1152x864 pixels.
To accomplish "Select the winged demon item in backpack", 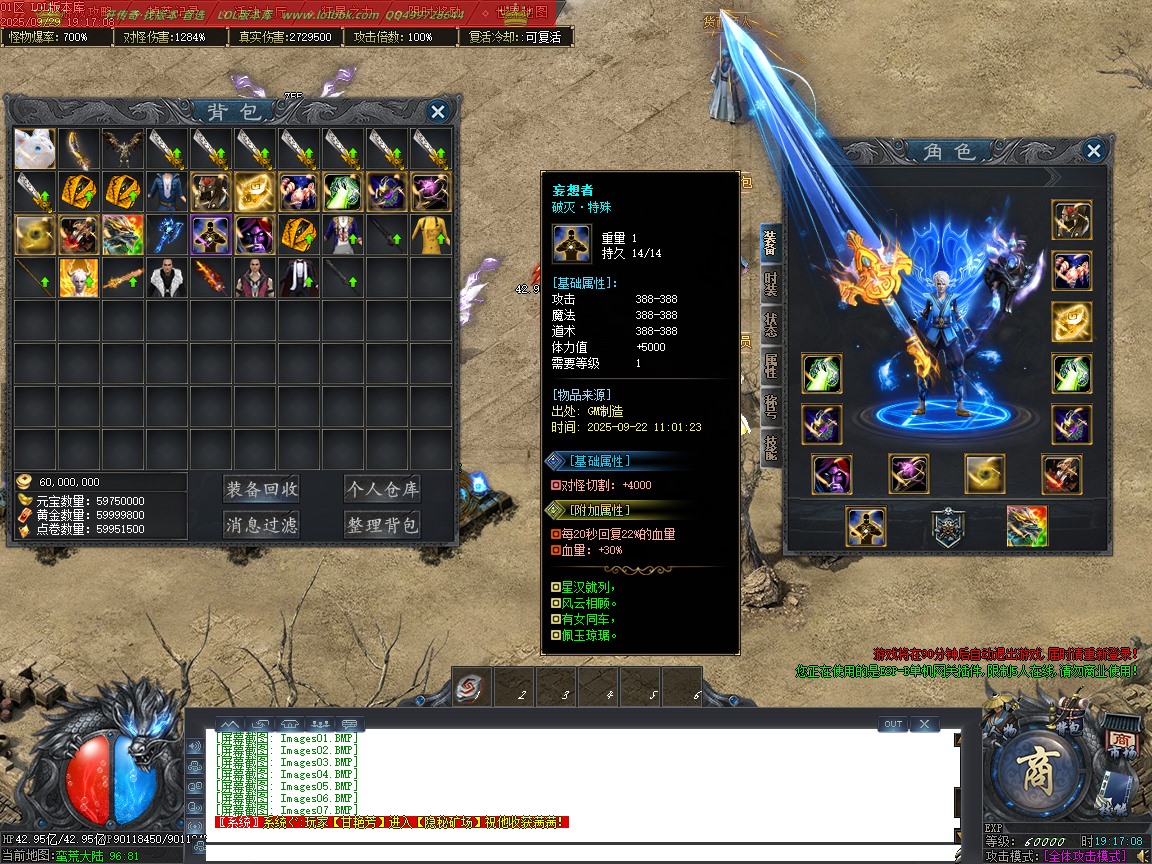I will click(x=123, y=148).
